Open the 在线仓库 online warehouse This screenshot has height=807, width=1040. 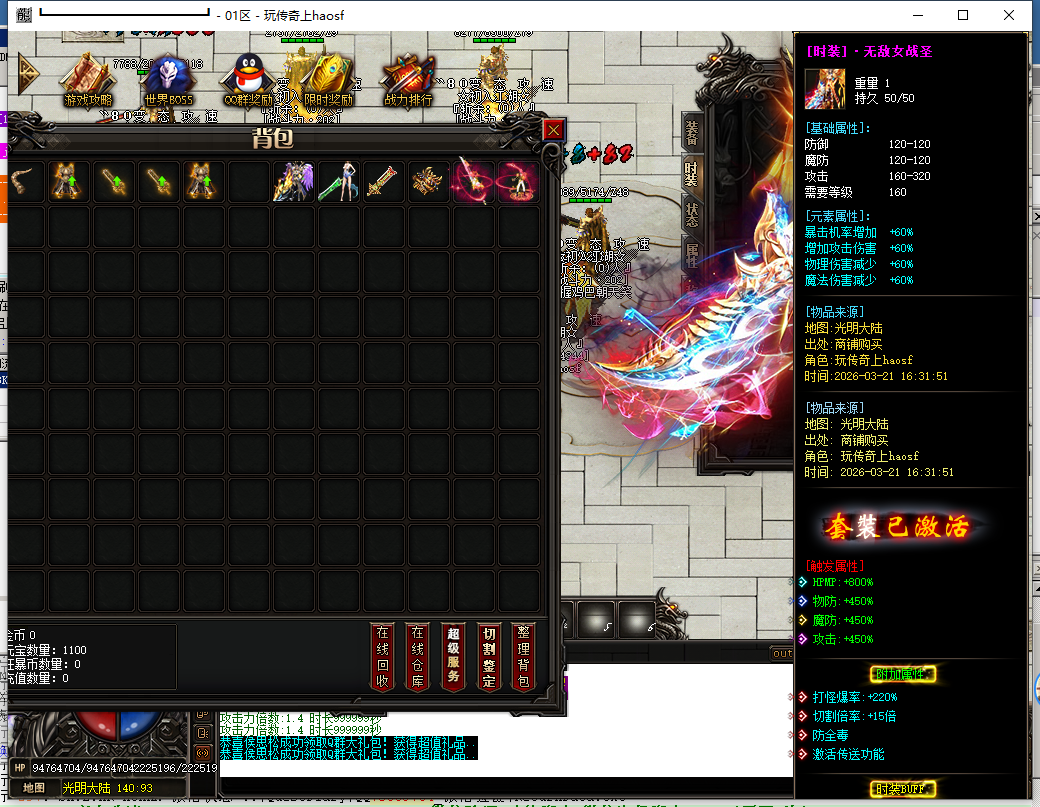click(x=418, y=656)
